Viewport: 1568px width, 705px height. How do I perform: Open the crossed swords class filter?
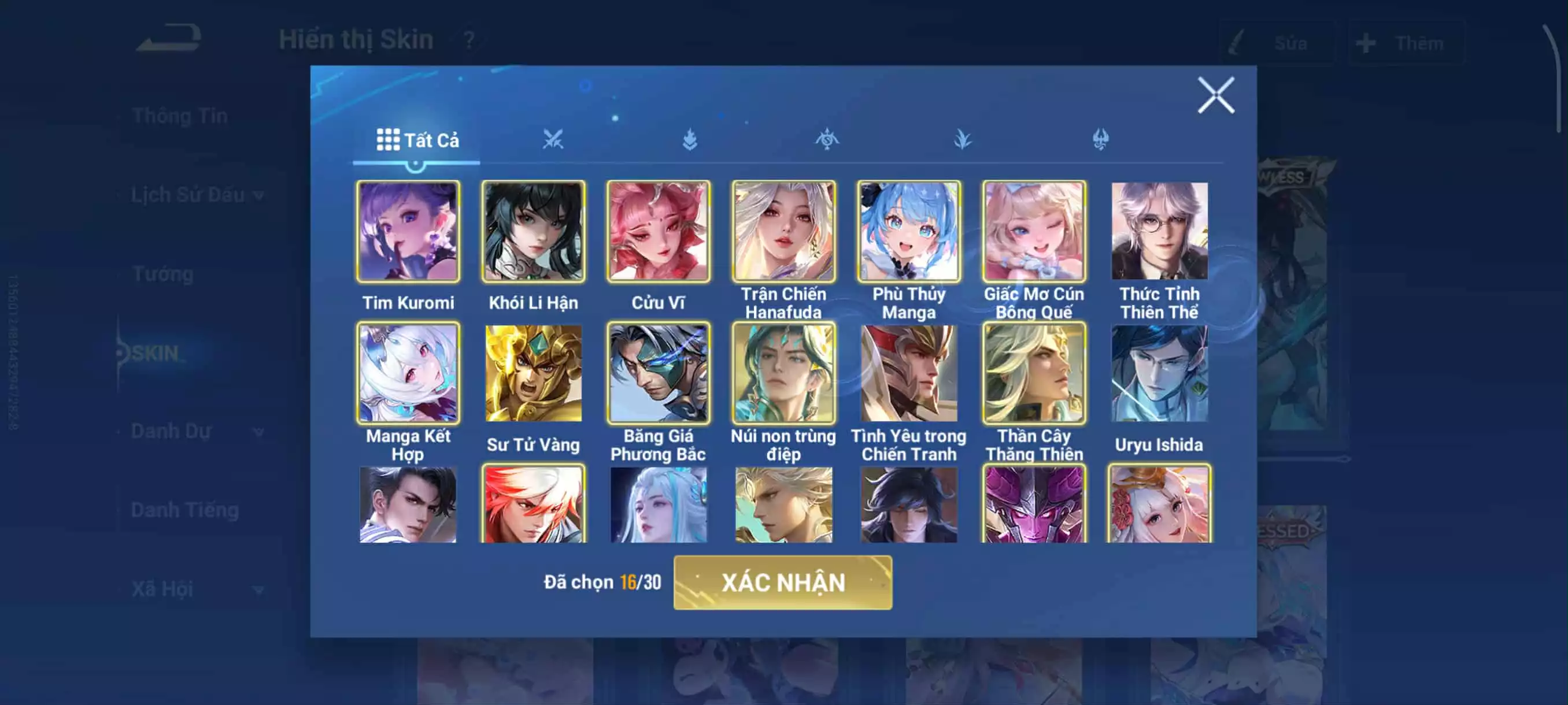coord(554,140)
